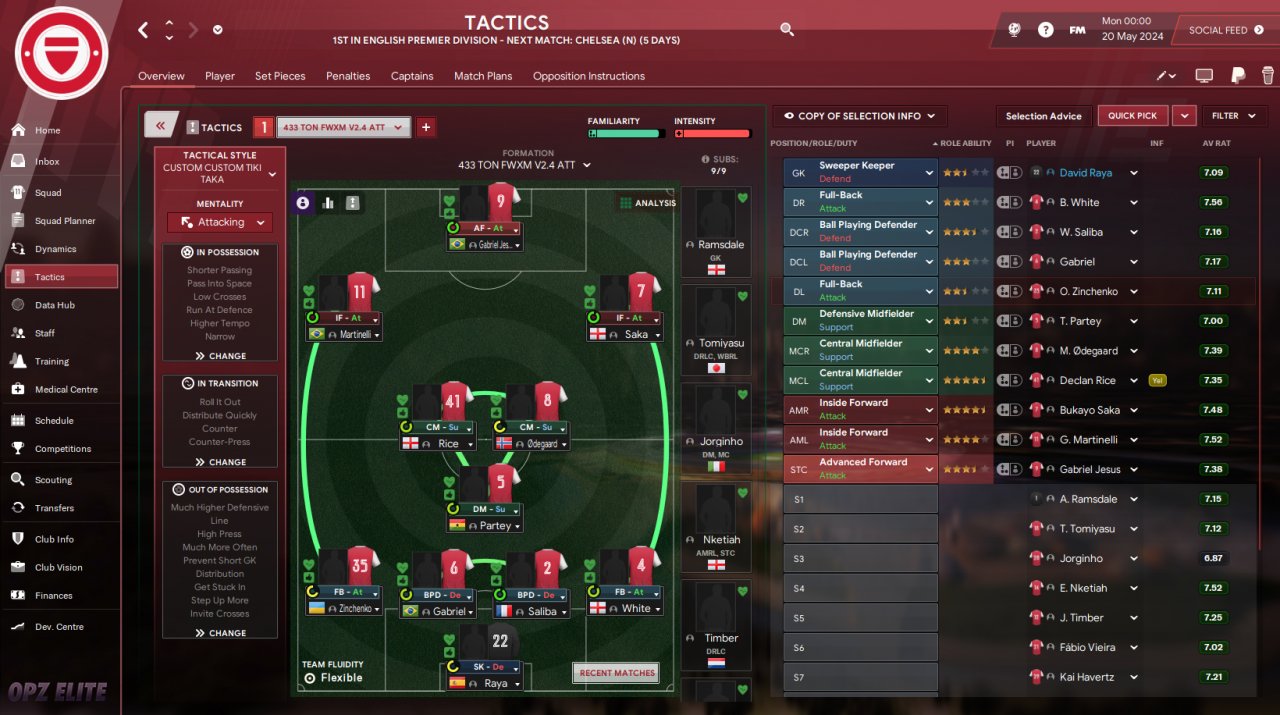
Task: Go to the Transfers section
Action: click(x=54, y=508)
